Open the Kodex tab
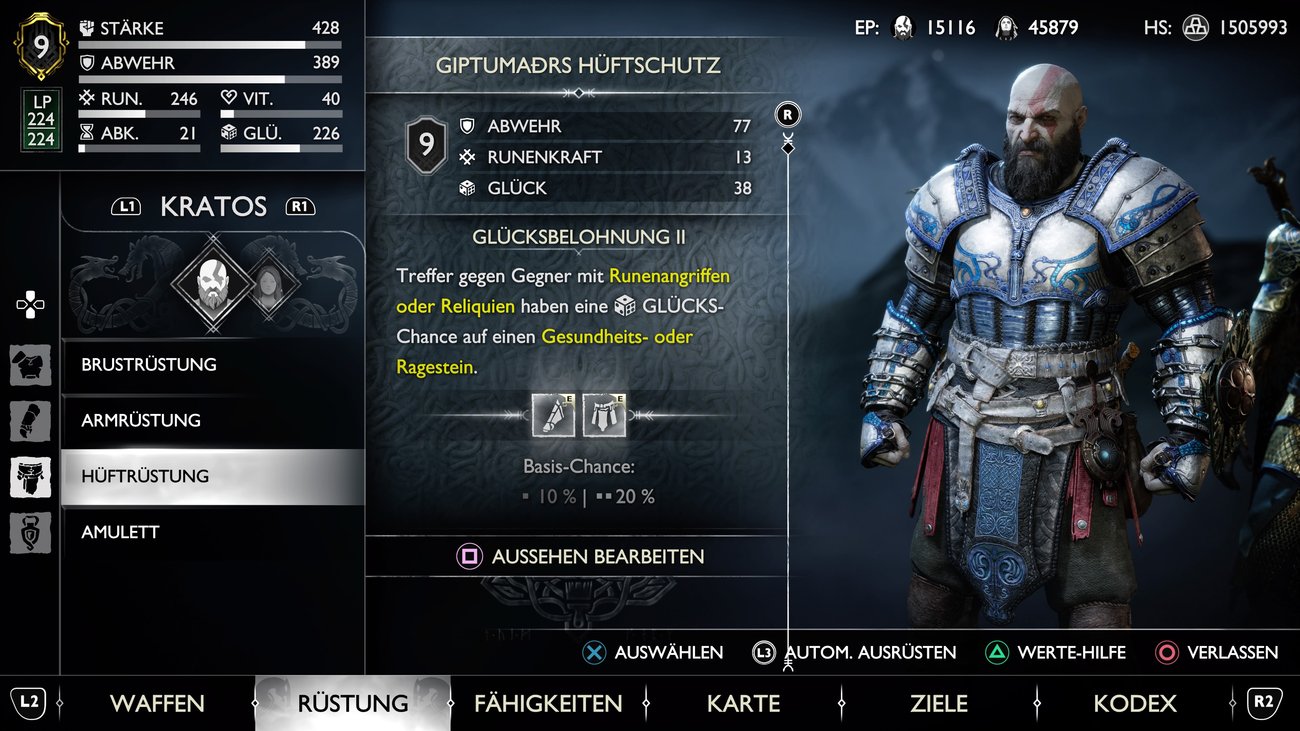 [1135, 703]
